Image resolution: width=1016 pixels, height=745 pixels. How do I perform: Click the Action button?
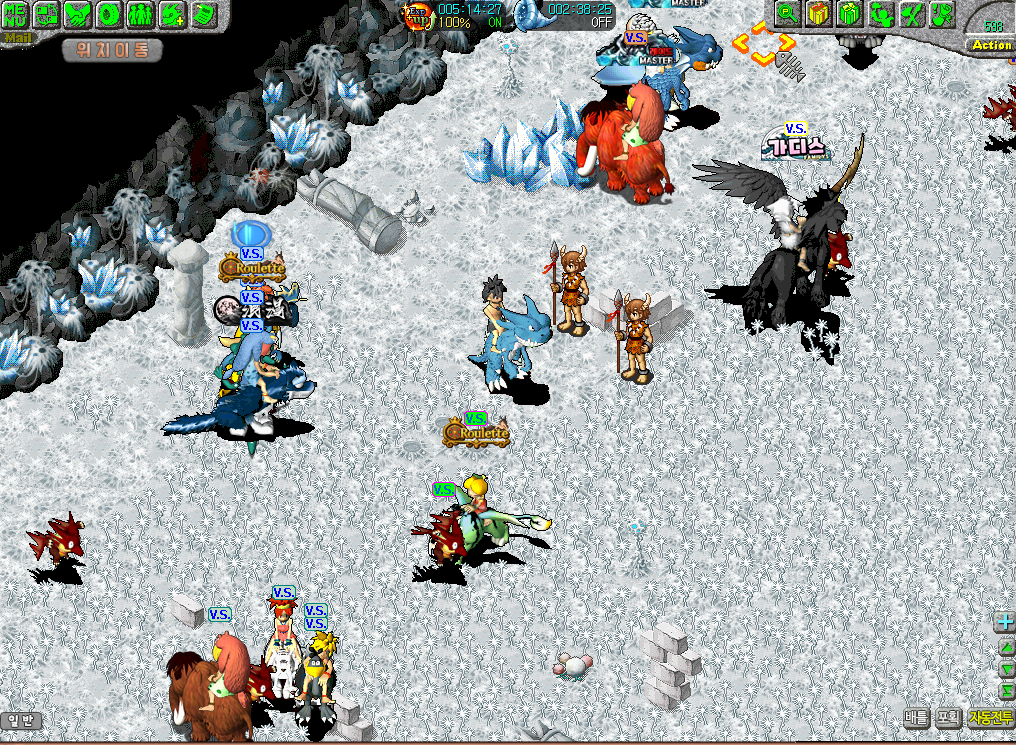click(x=991, y=45)
